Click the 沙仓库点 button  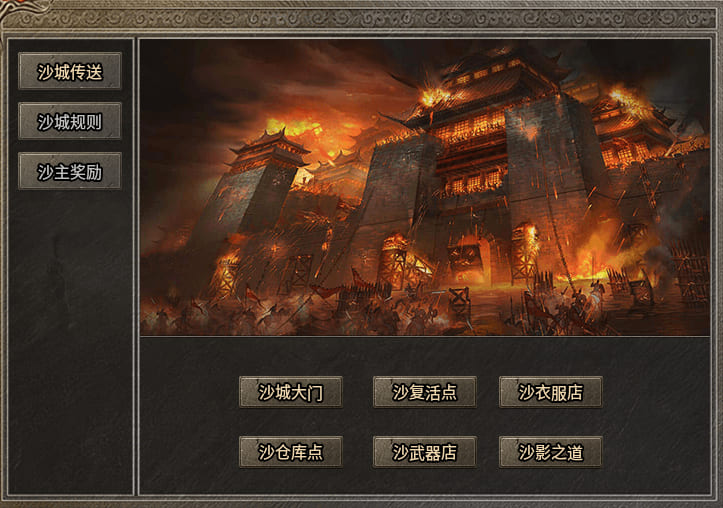[290, 452]
